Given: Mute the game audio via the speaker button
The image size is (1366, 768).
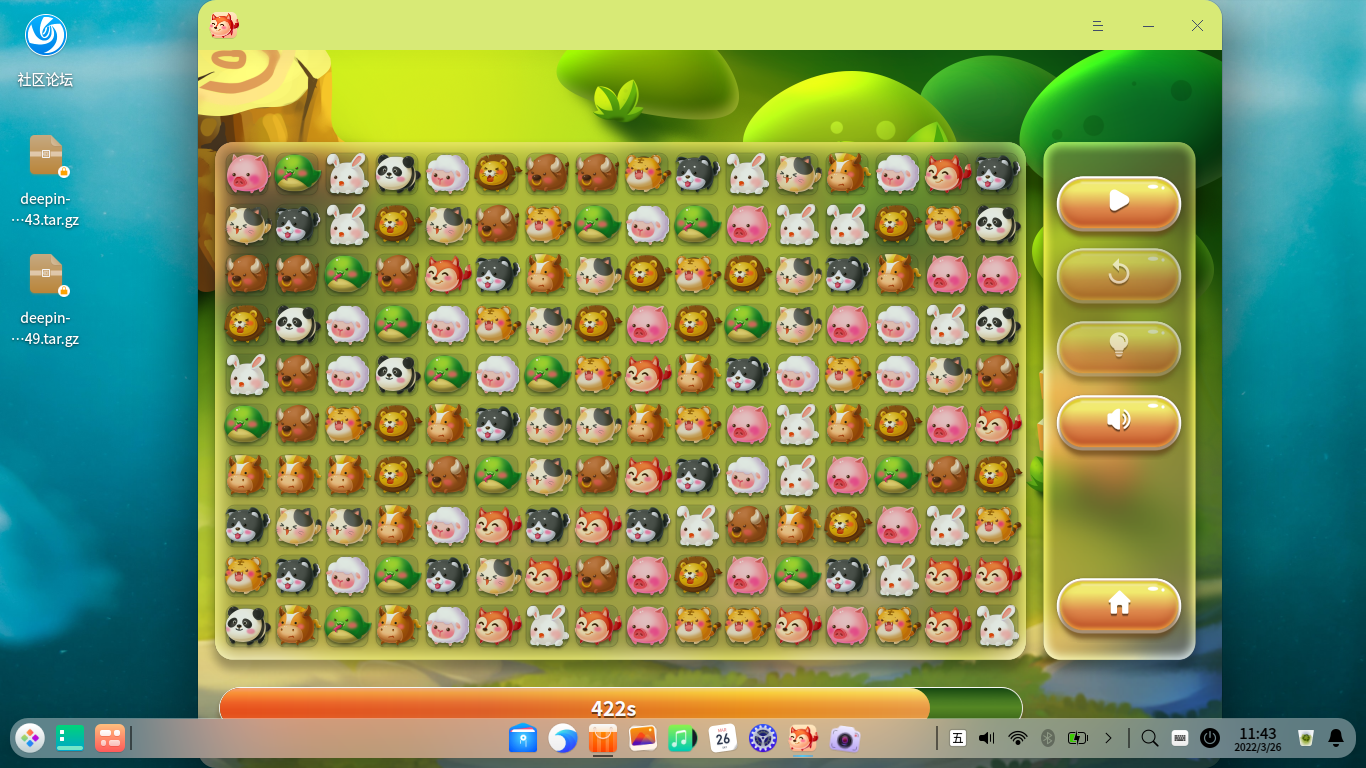Looking at the screenshot, I should [1118, 422].
